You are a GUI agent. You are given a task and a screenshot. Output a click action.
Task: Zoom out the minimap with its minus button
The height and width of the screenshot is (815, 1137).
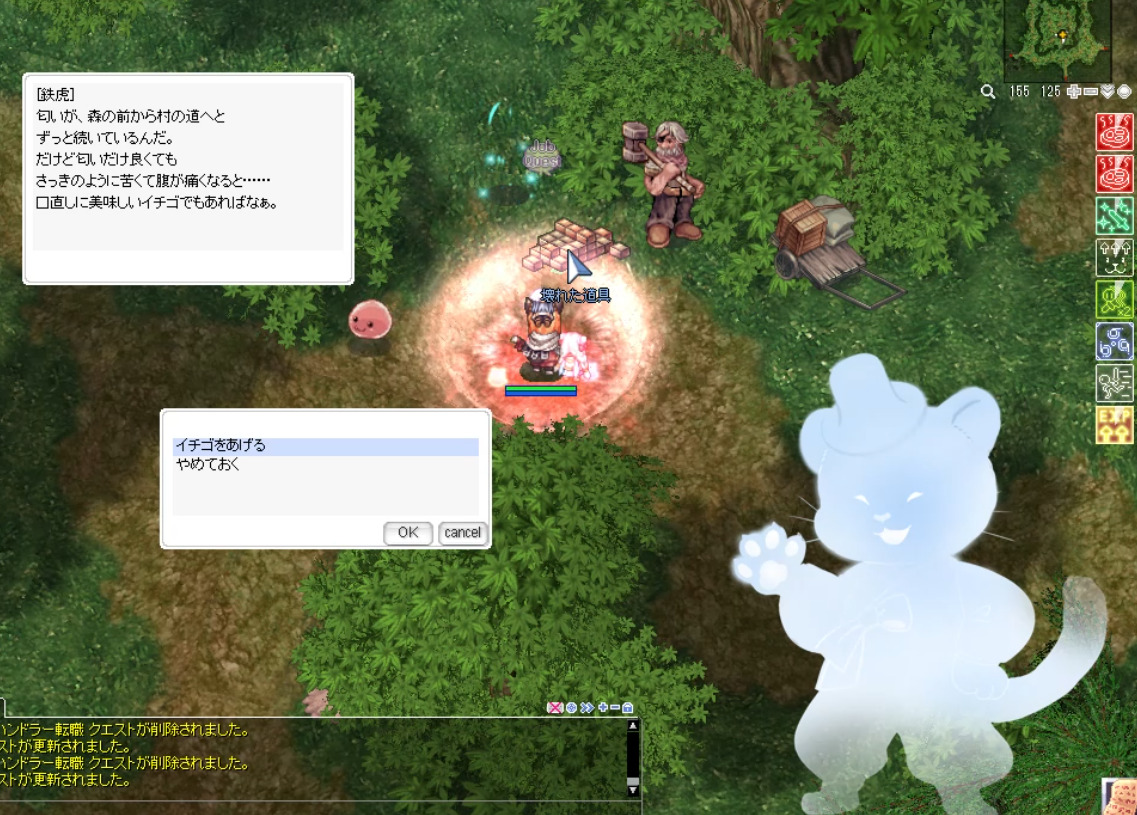coord(1090,92)
